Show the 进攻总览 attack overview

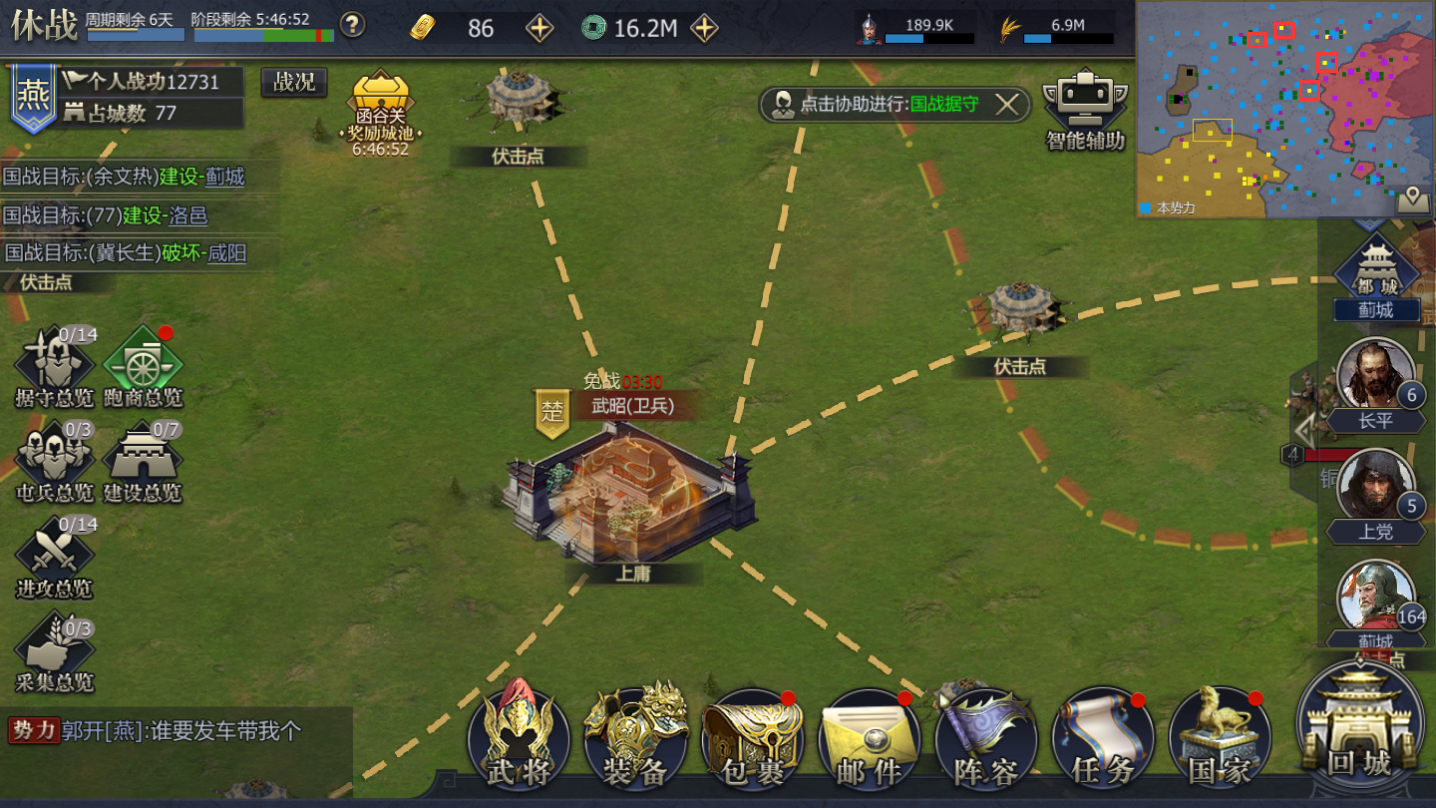tap(55, 557)
